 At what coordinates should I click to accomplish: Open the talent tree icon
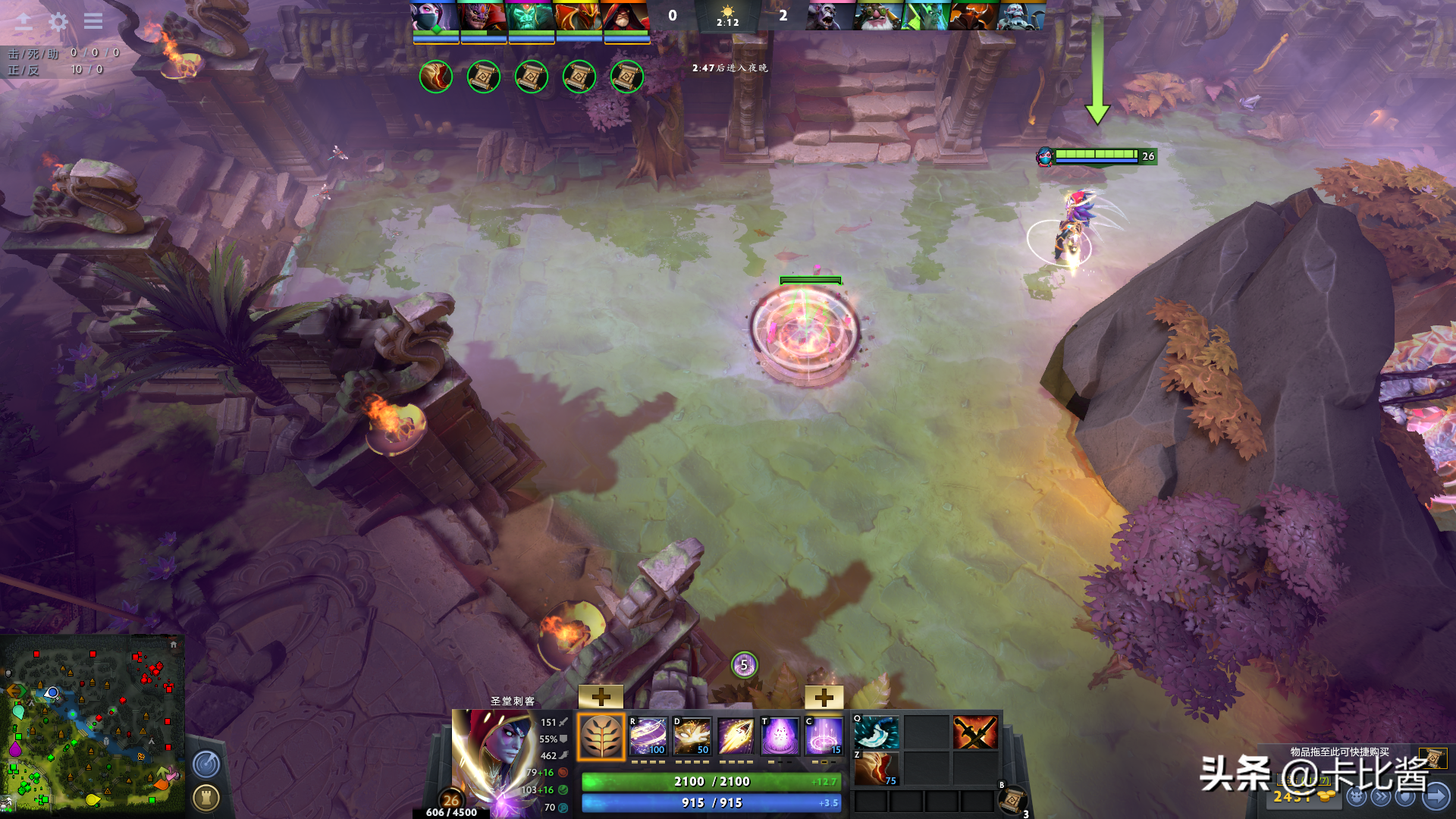601,736
